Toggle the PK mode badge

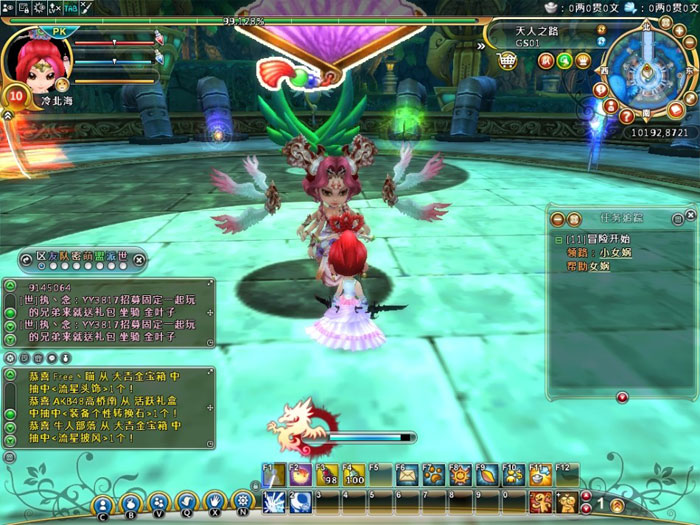tap(58, 31)
